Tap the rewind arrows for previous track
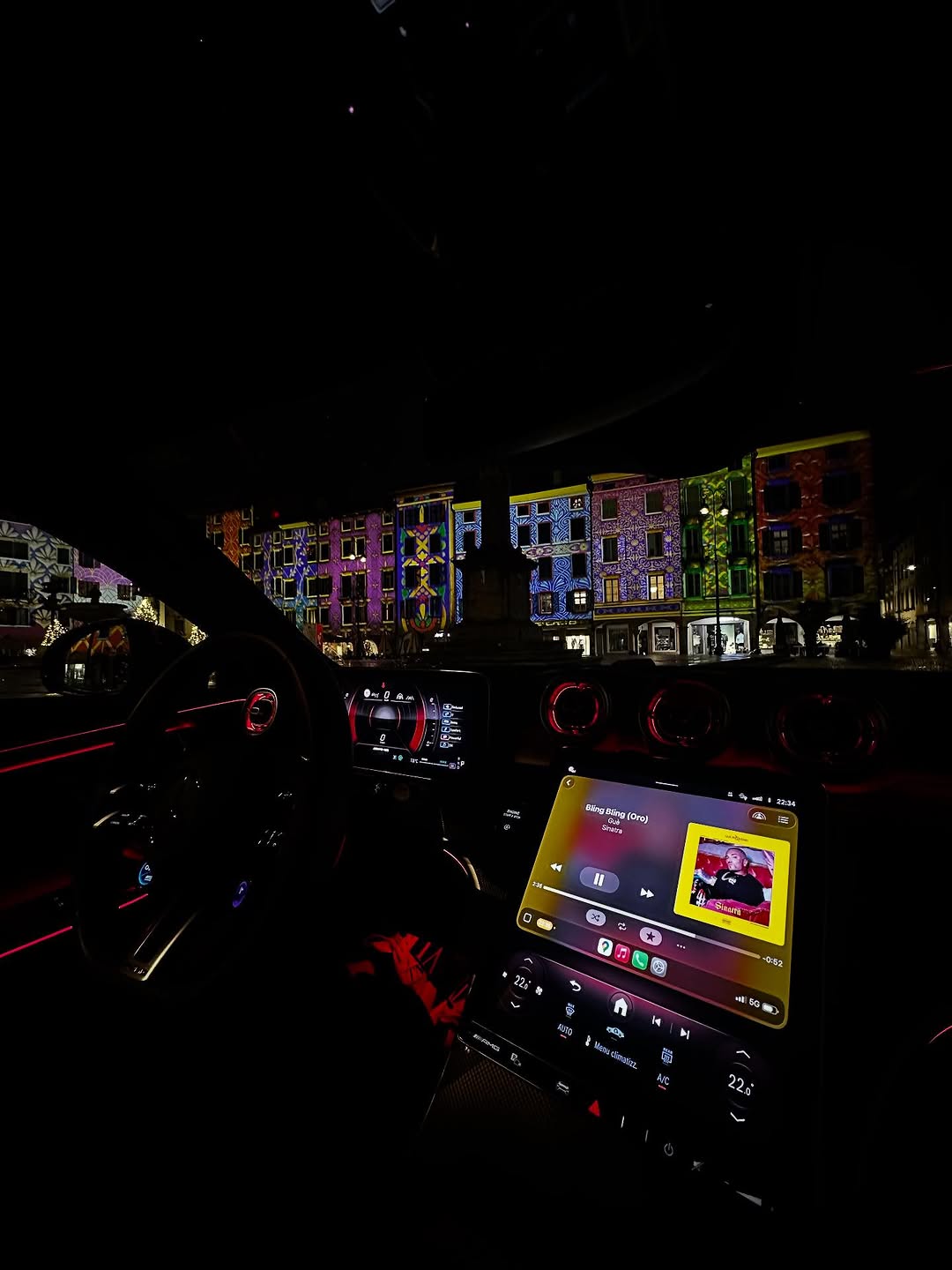The width and height of the screenshot is (952, 1270). pos(556,867)
